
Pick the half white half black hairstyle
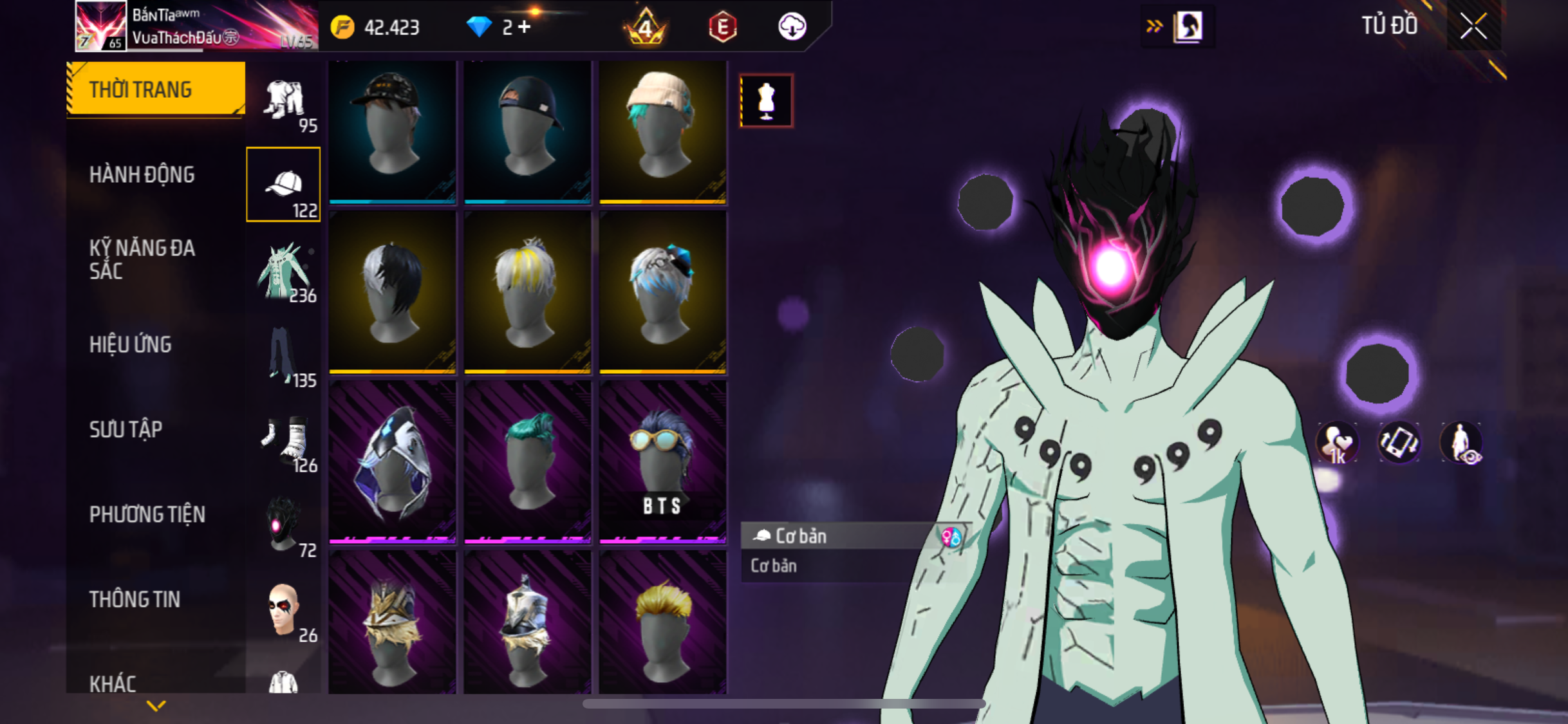(393, 292)
